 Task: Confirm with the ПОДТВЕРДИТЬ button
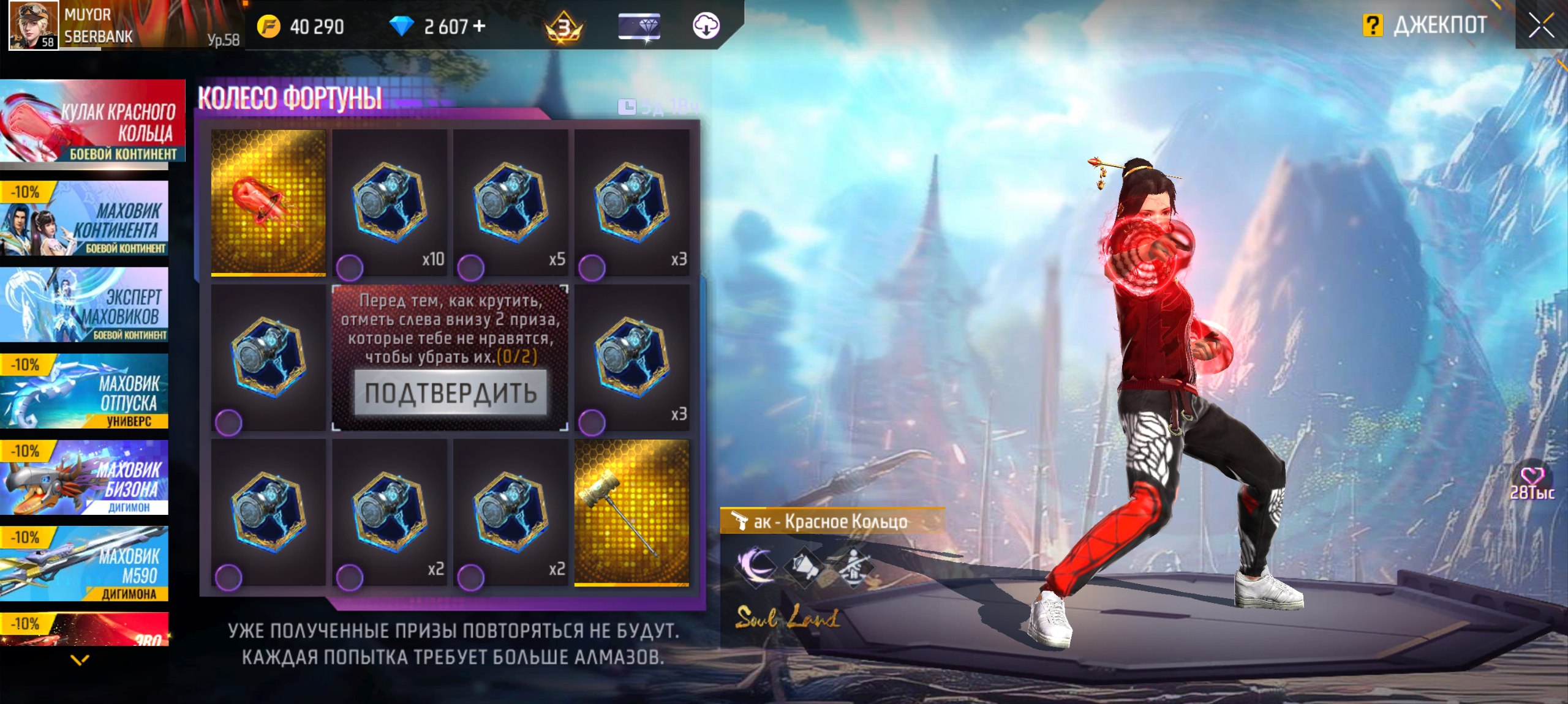[450, 393]
